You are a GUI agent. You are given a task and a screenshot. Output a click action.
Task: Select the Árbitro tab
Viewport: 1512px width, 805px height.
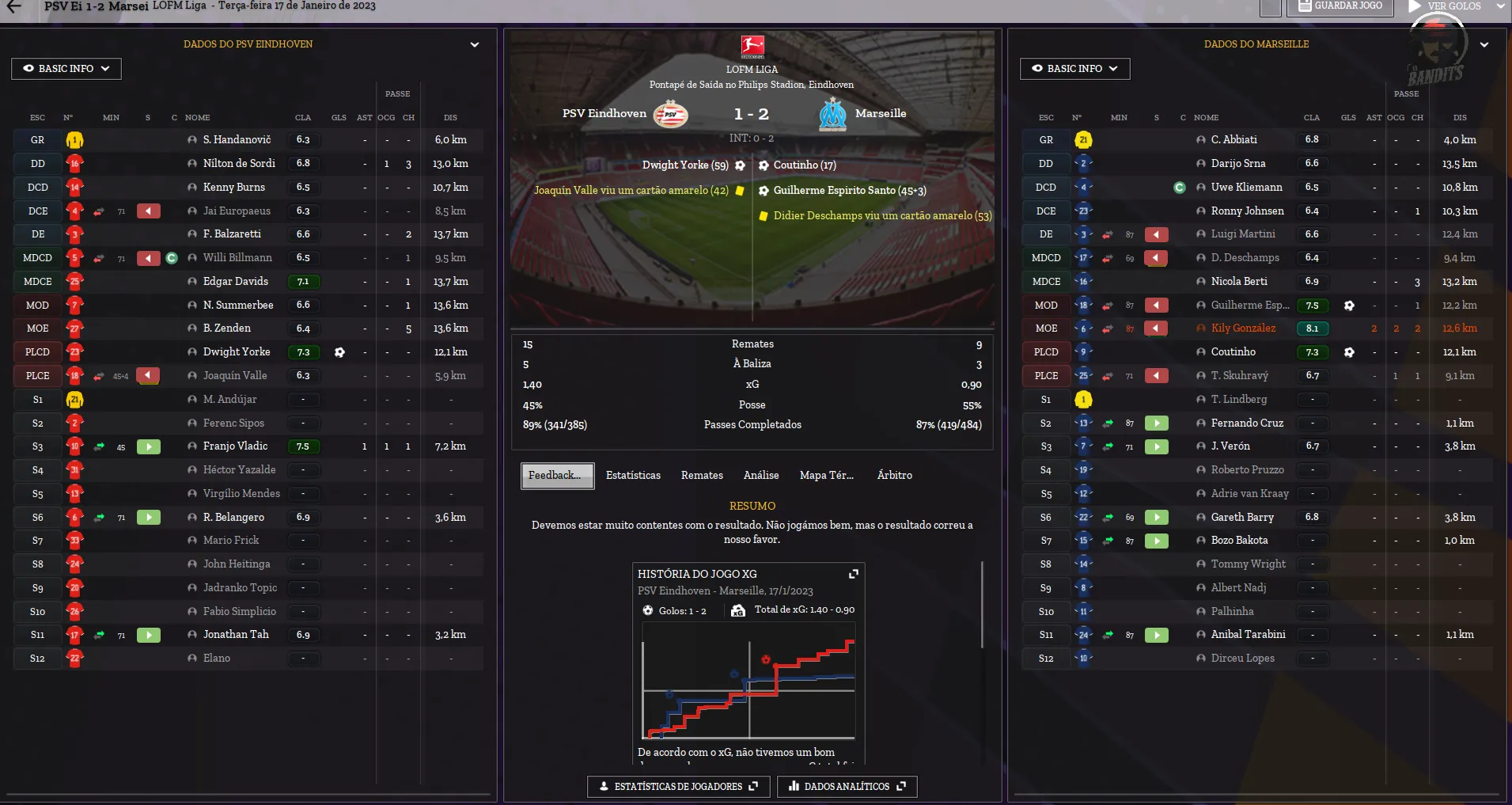tap(894, 475)
